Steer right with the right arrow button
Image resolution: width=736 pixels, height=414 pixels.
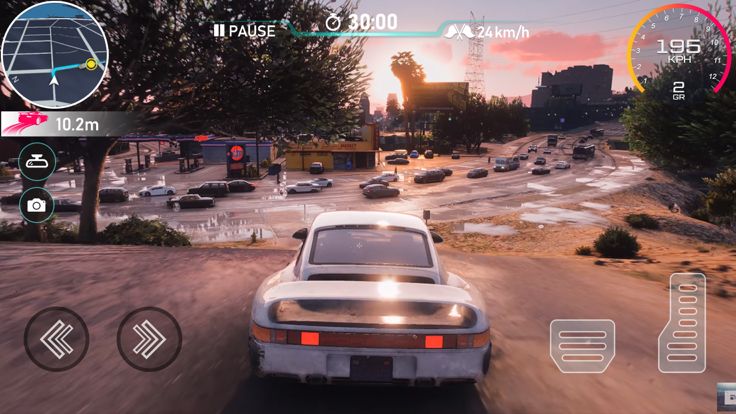(x=149, y=339)
